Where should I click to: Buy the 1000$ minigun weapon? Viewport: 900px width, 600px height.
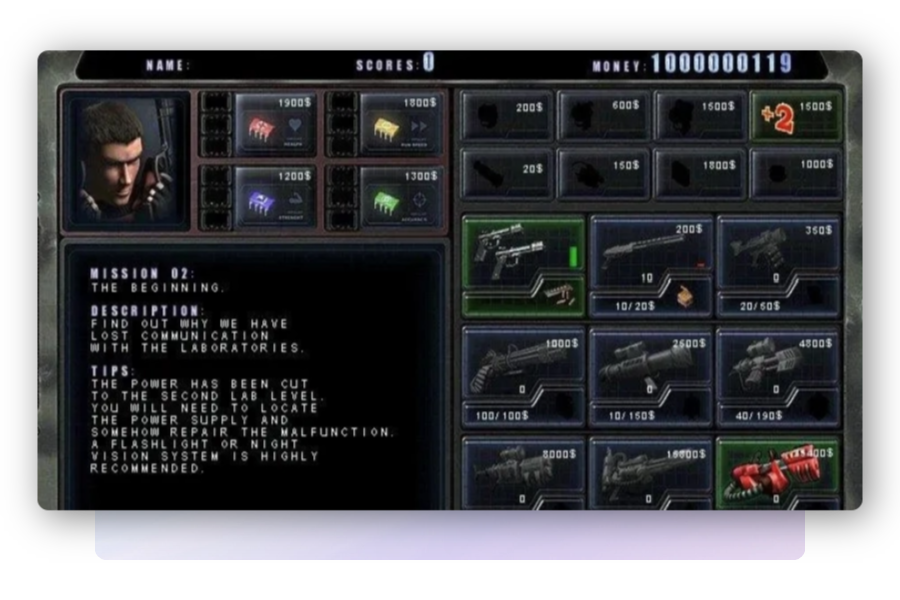coord(523,364)
